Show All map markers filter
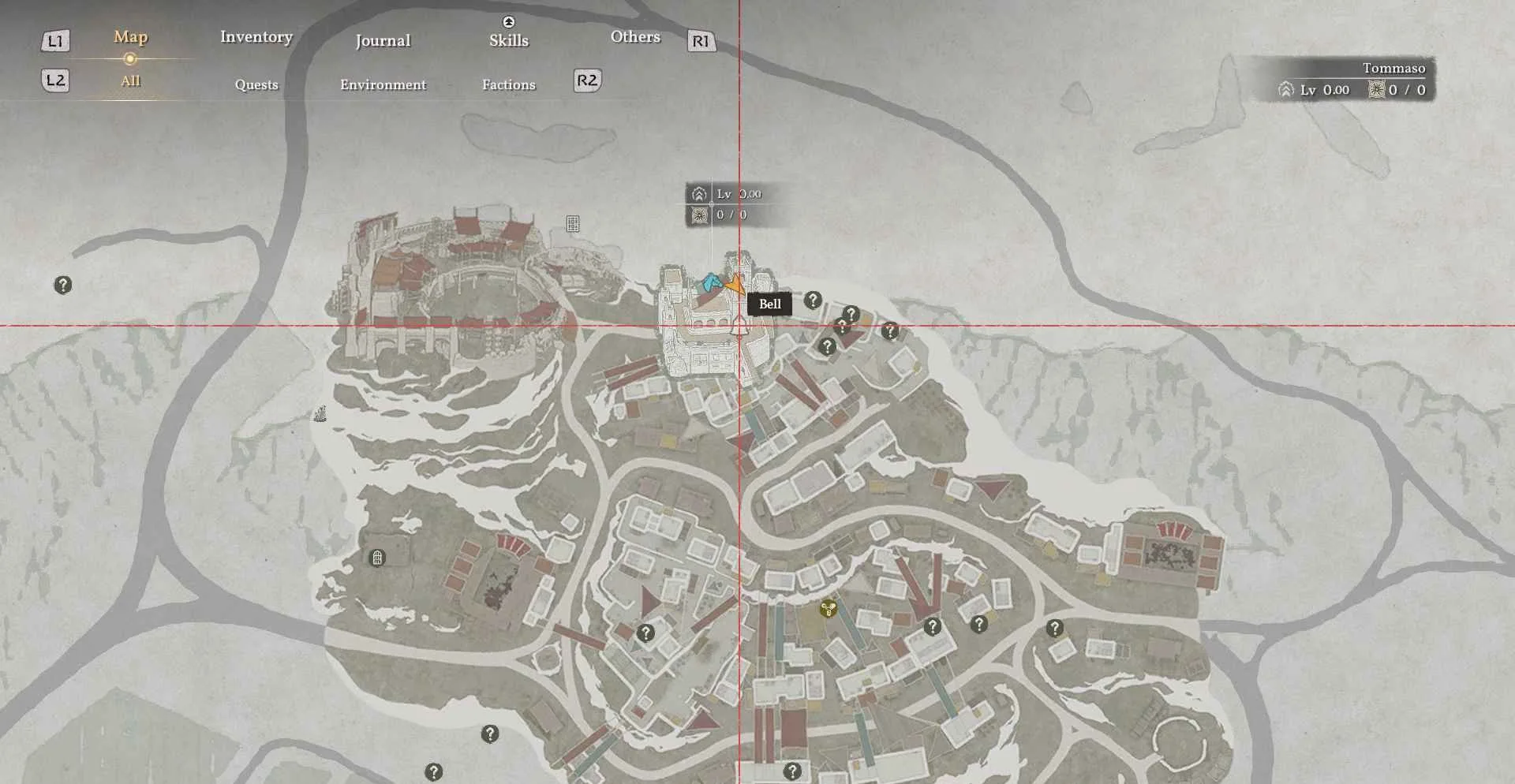Image resolution: width=1515 pixels, height=784 pixels. click(130, 81)
